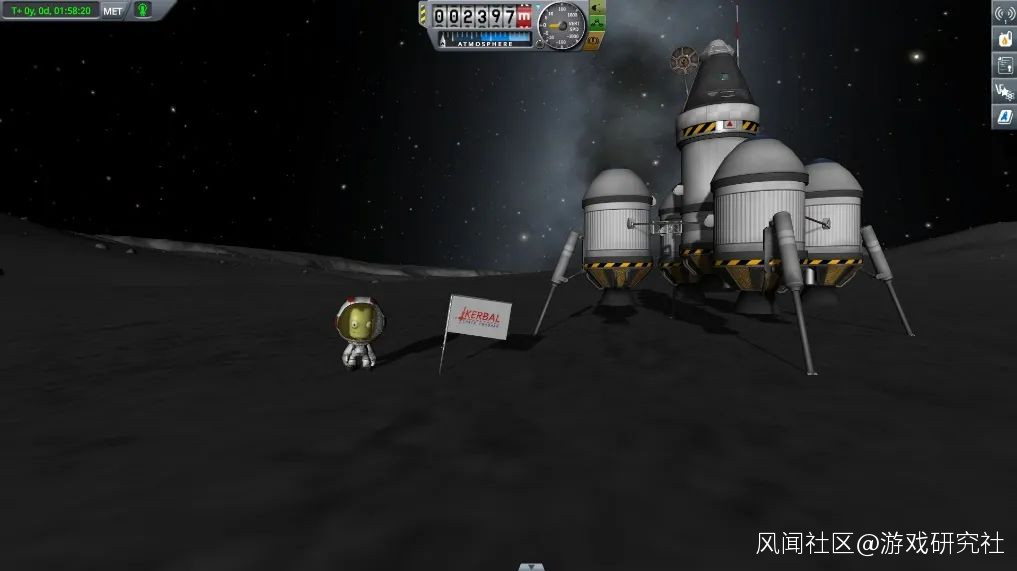Open the resources panel with fuel icon
The width and height of the screenshot is (1017, 571).
tap(1003, 39)
